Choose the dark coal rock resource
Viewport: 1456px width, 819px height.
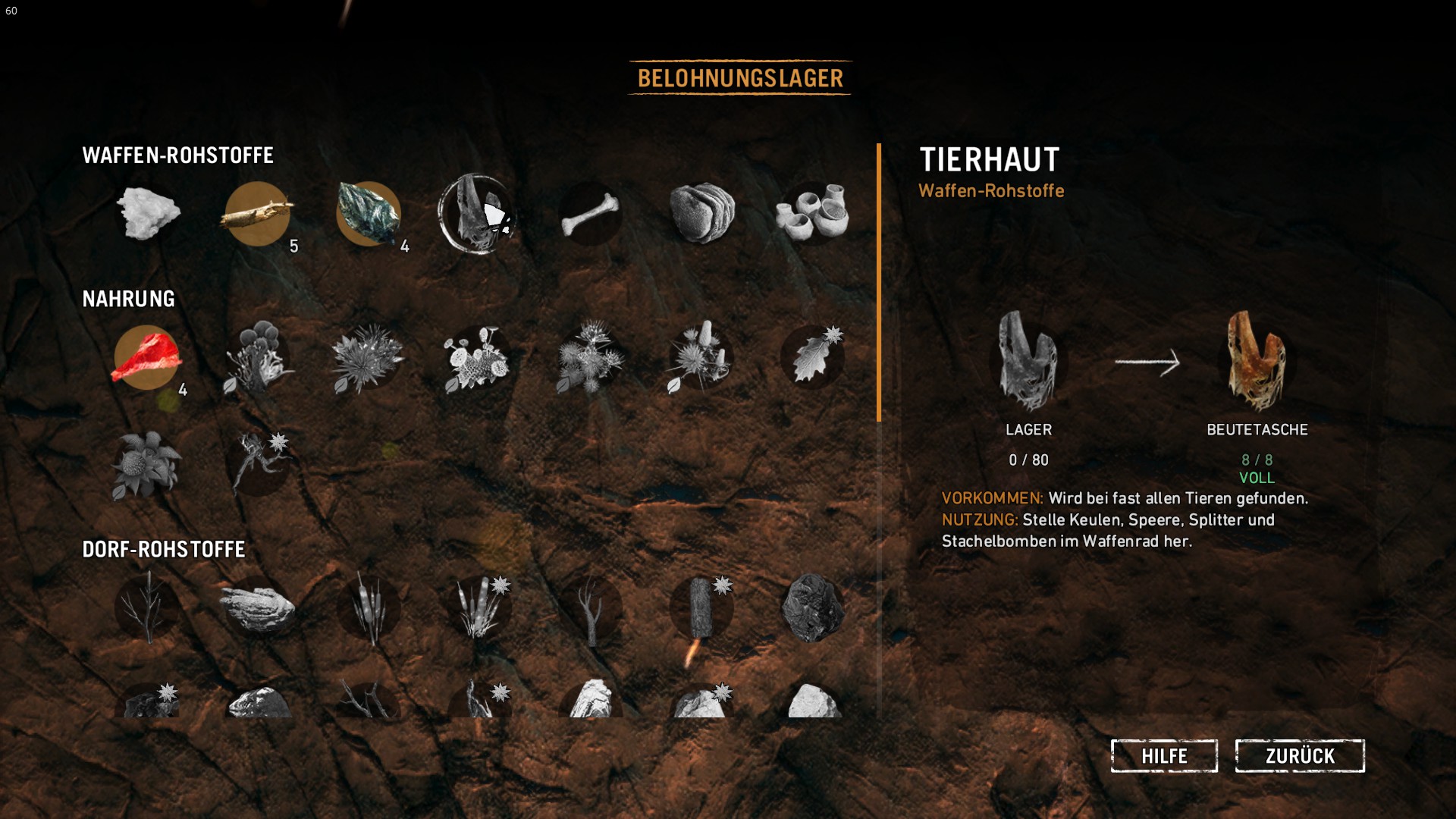[x=811, y=608]
